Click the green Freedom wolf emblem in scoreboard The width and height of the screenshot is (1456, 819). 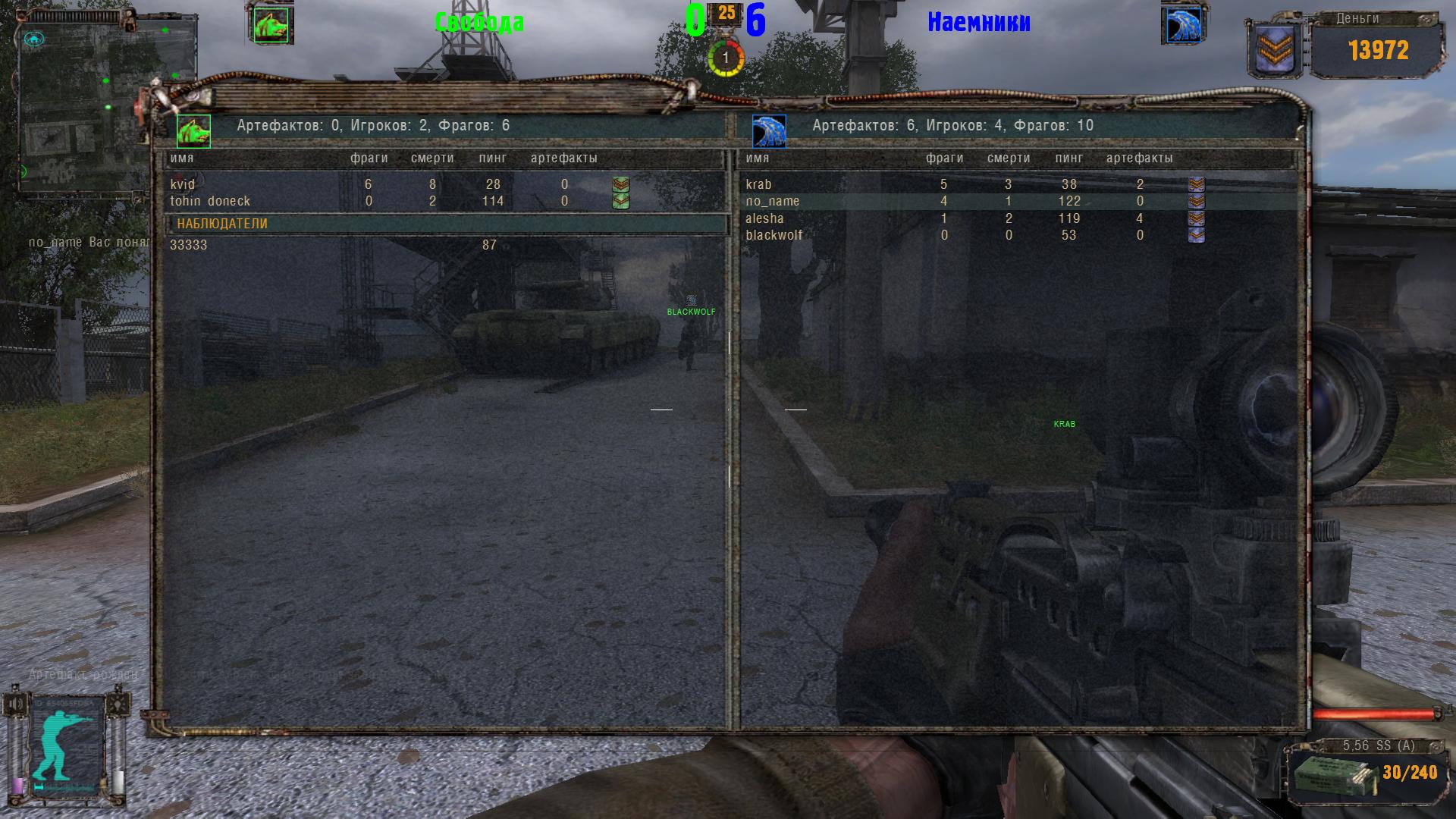click(193, 131)
